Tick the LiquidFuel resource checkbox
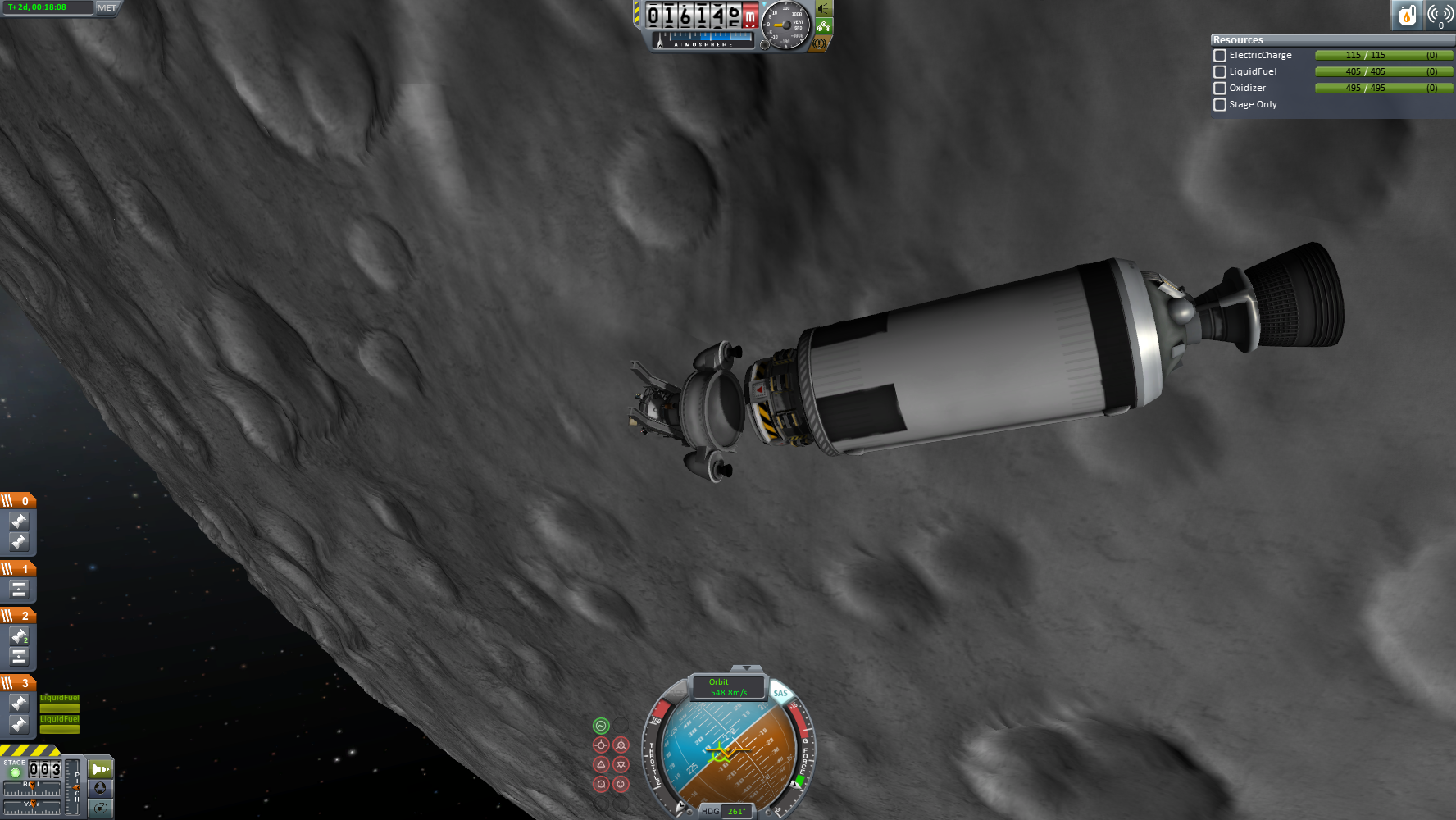The height and width of the screenshot is (820, 1456). point(1220,72)
